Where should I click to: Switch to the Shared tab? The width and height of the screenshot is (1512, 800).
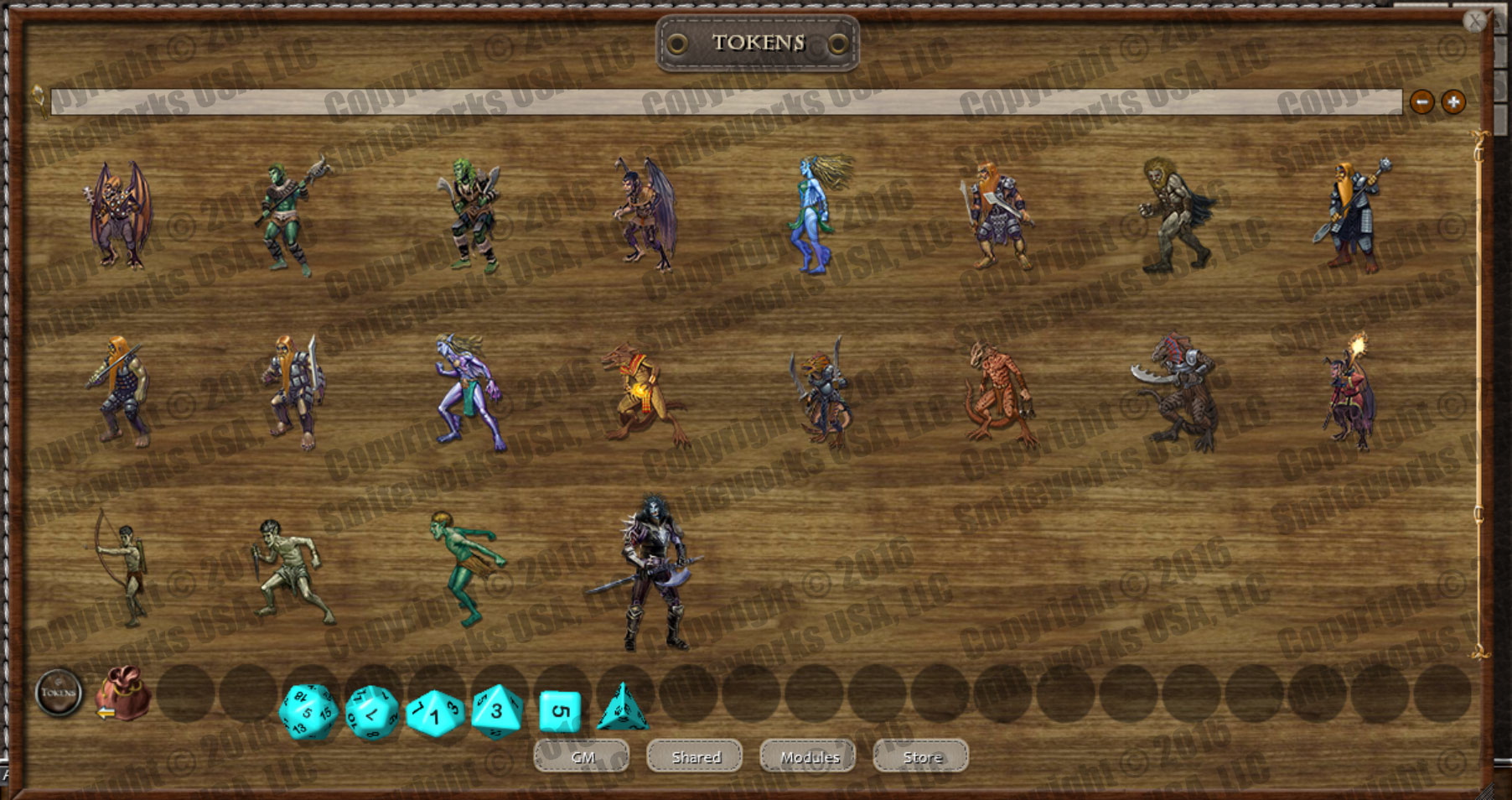pos(695,756)
